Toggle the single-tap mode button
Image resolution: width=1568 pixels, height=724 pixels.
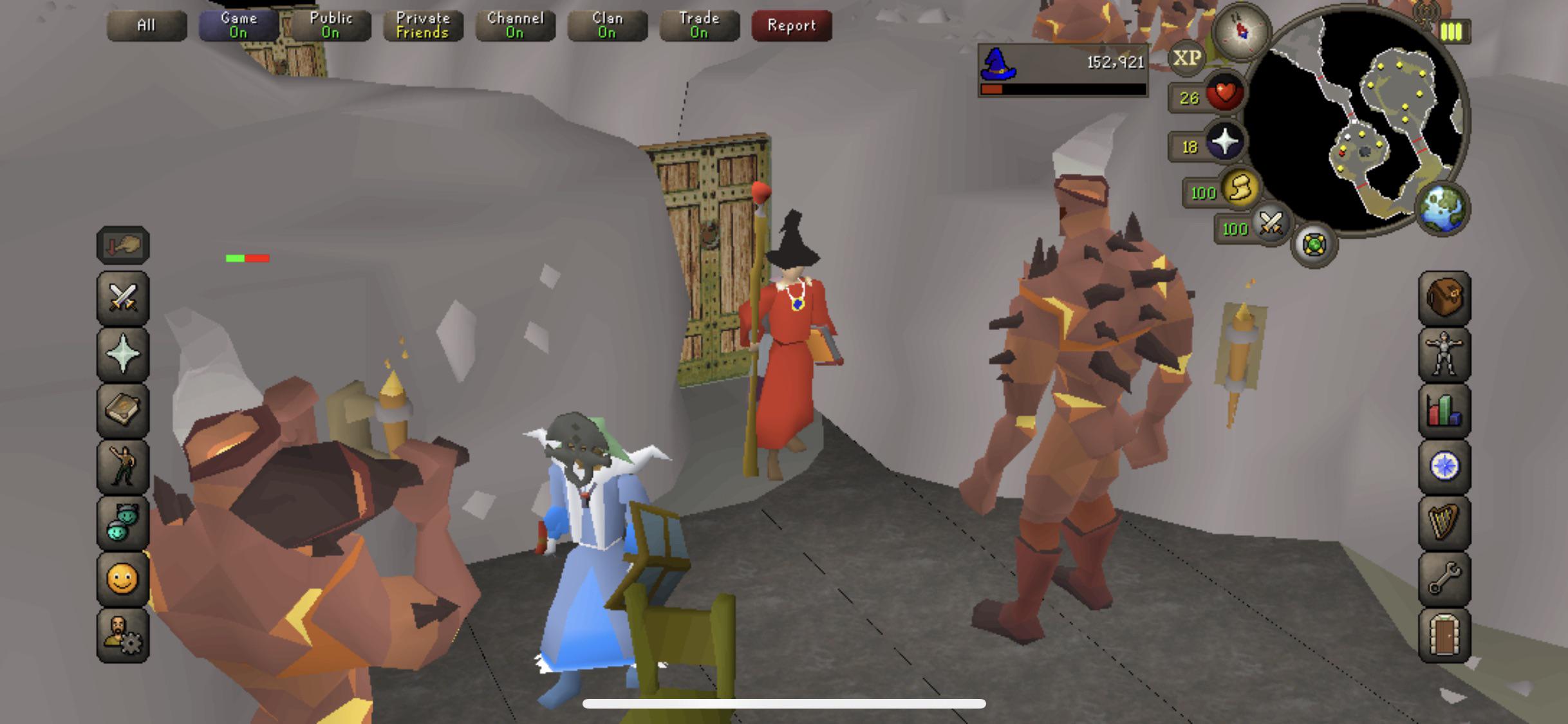click(122, 245)
